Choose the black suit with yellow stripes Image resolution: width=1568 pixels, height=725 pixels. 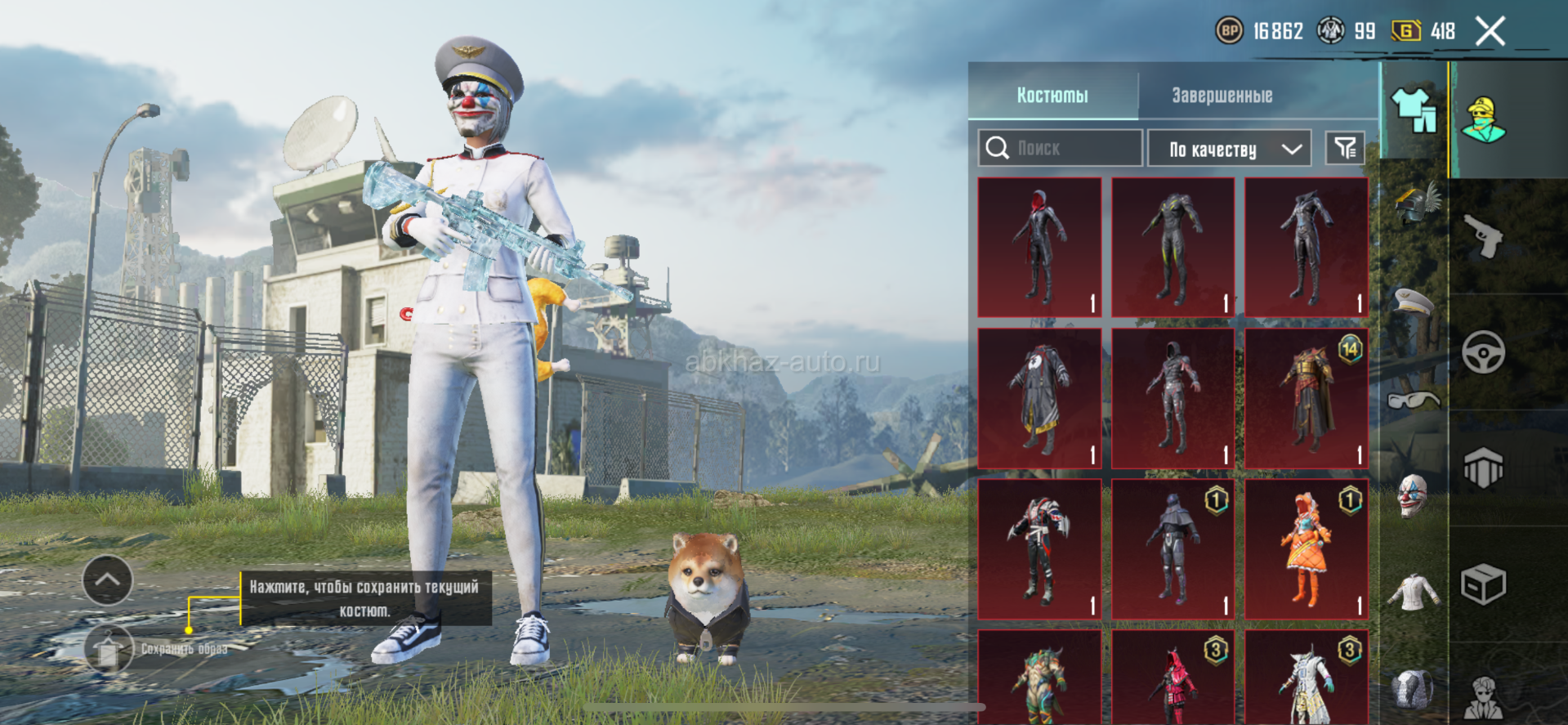pos(1173,248)
